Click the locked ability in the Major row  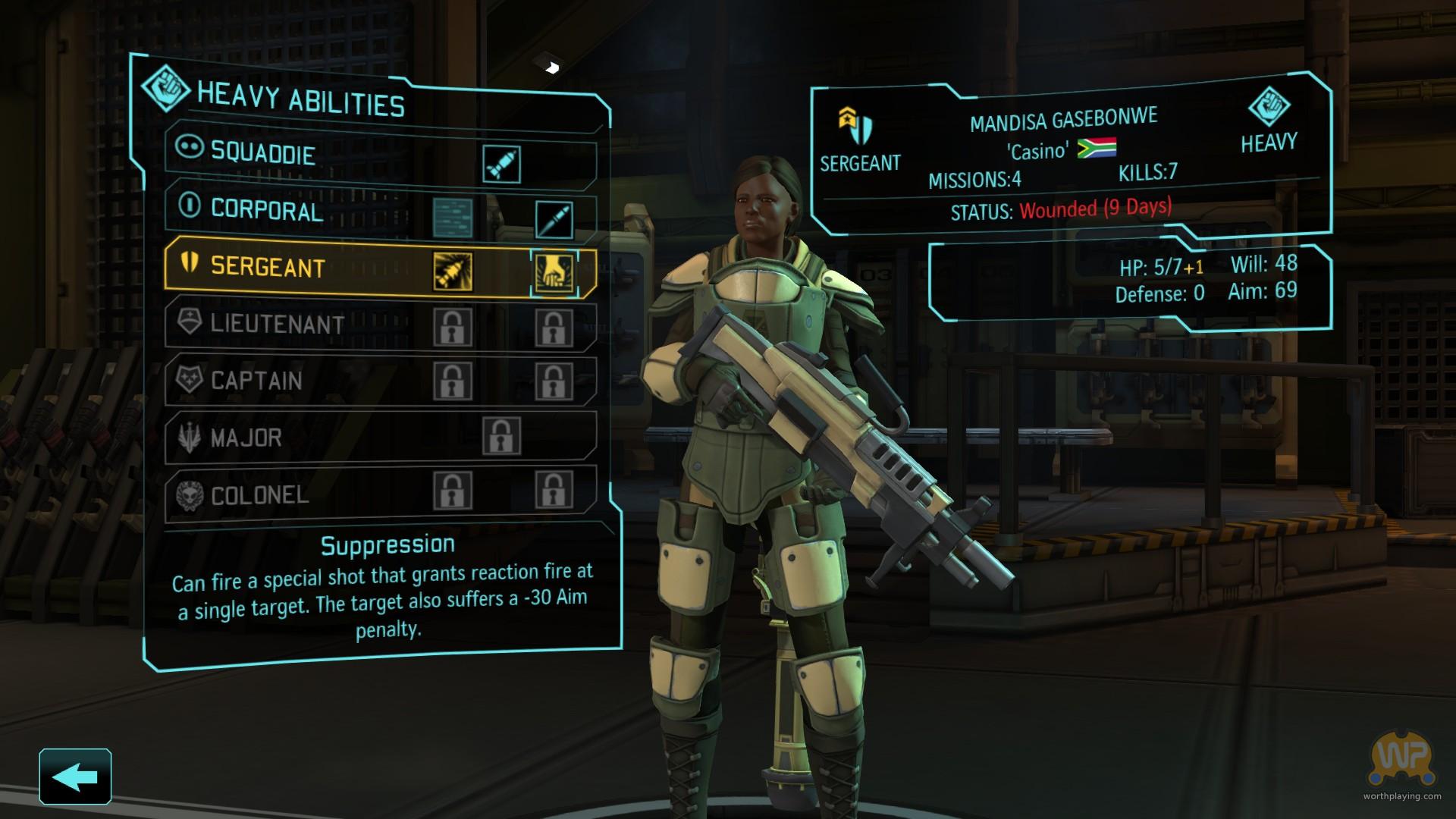coord(501,435)
